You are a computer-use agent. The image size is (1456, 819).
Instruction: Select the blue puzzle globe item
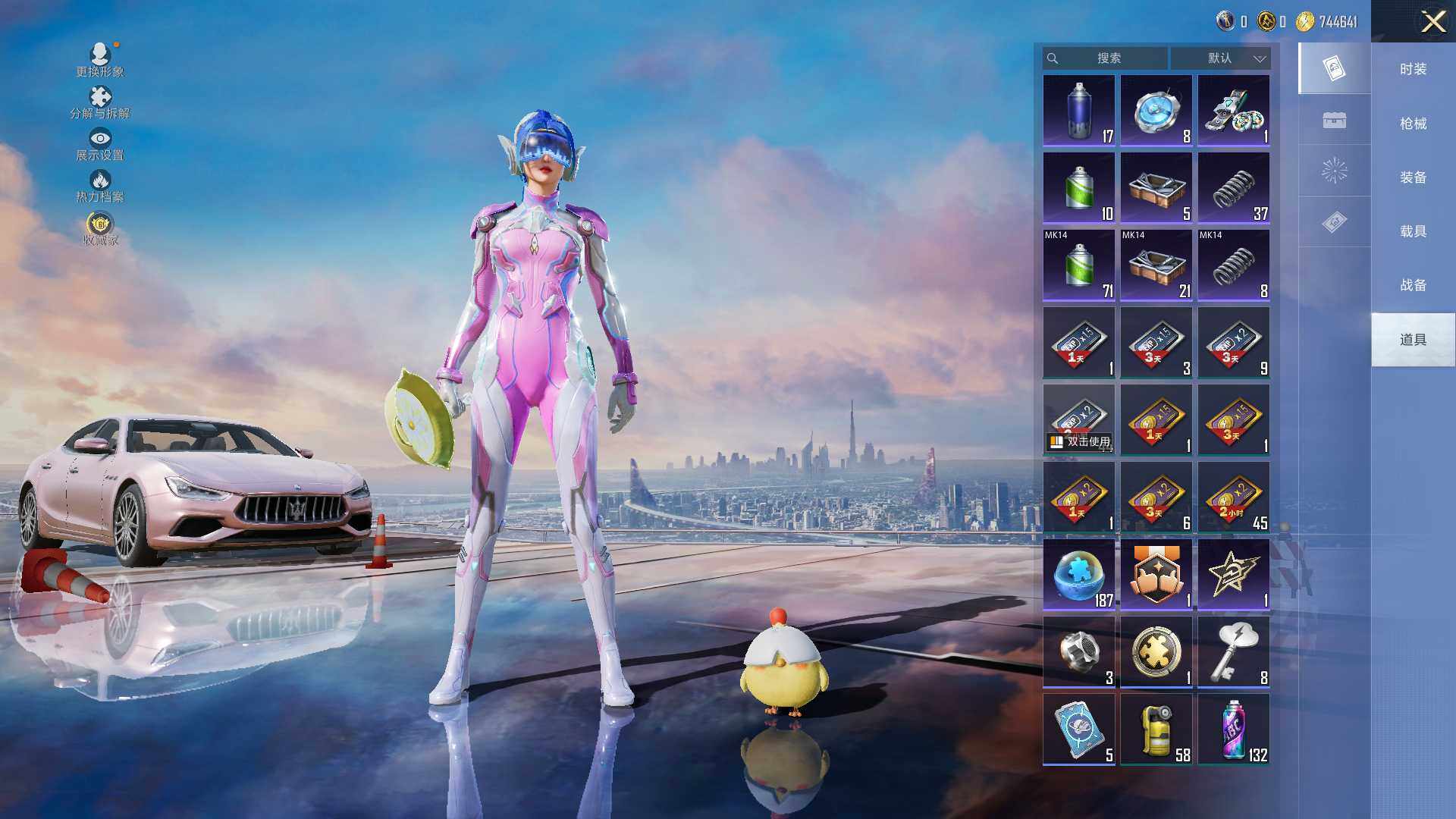[x=1078, y=574]
